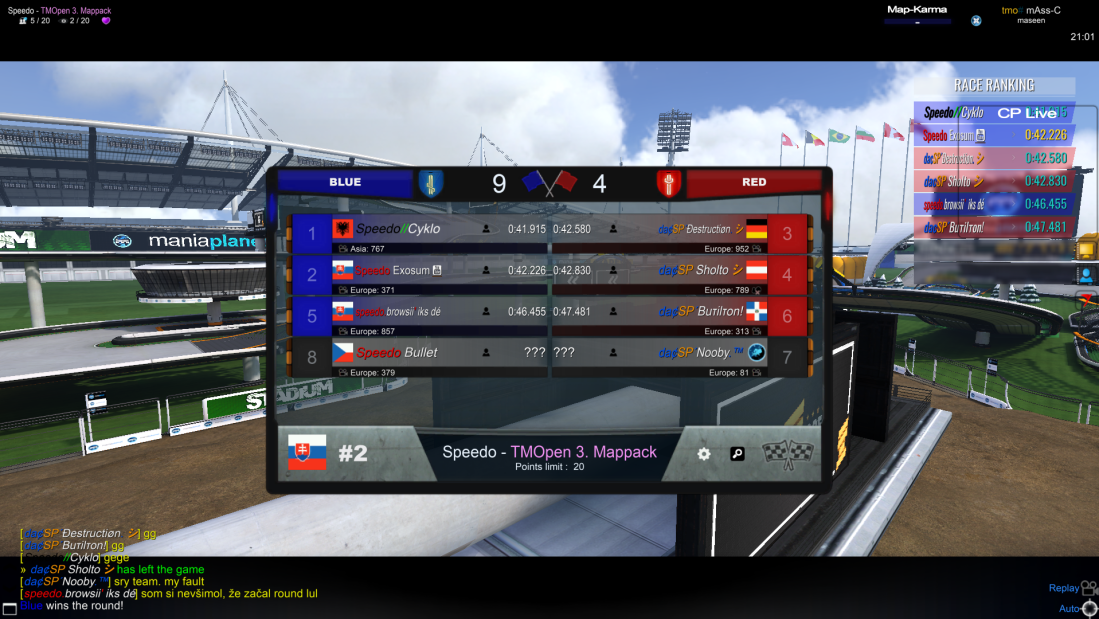Open the Map-Karma widget

[x=917, y=14]
